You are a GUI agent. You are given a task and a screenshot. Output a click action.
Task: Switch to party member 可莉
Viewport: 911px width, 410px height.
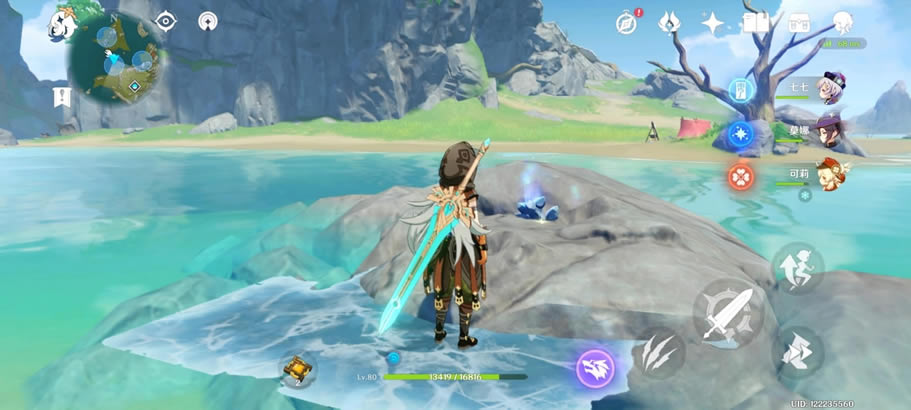click(x=830, y=174)
